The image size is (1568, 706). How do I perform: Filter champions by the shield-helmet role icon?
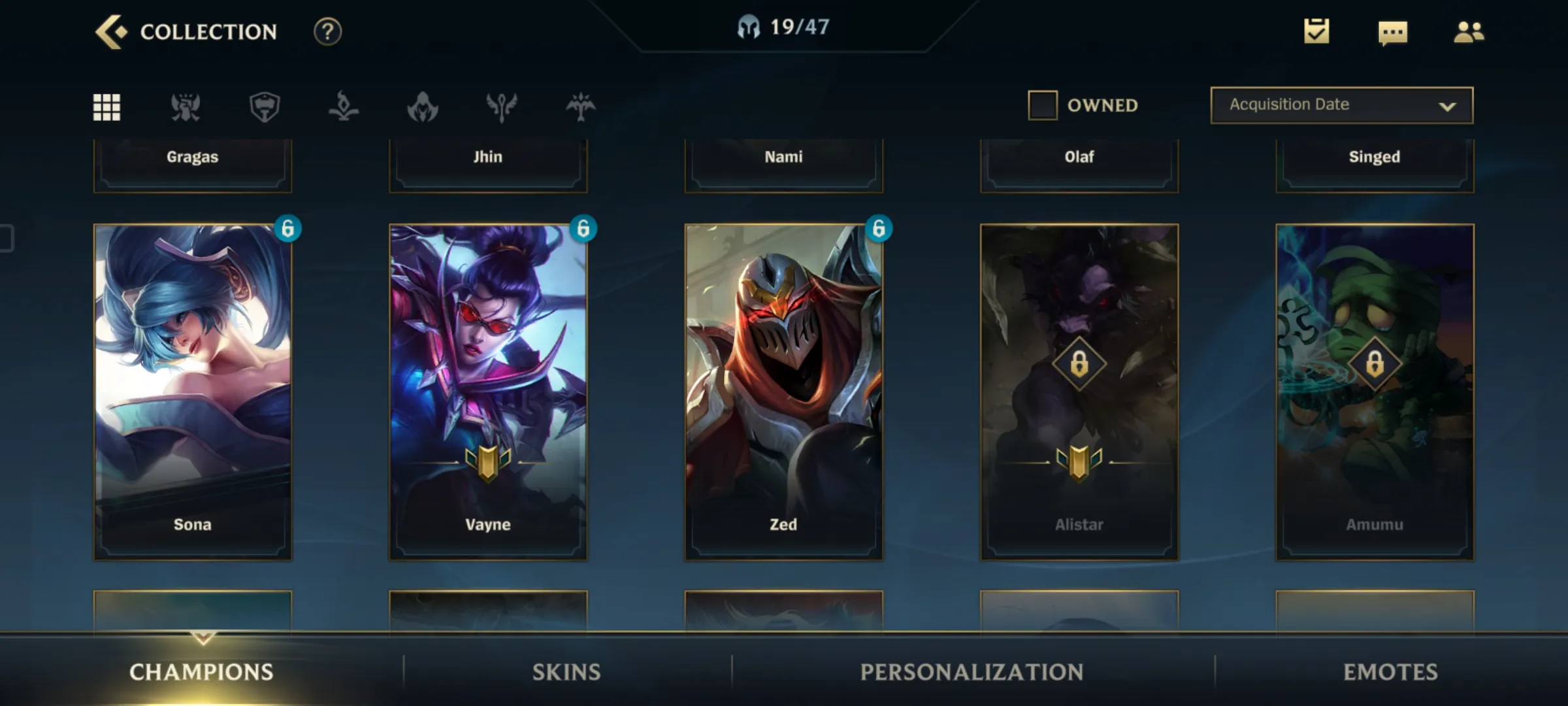click(265, 107)
